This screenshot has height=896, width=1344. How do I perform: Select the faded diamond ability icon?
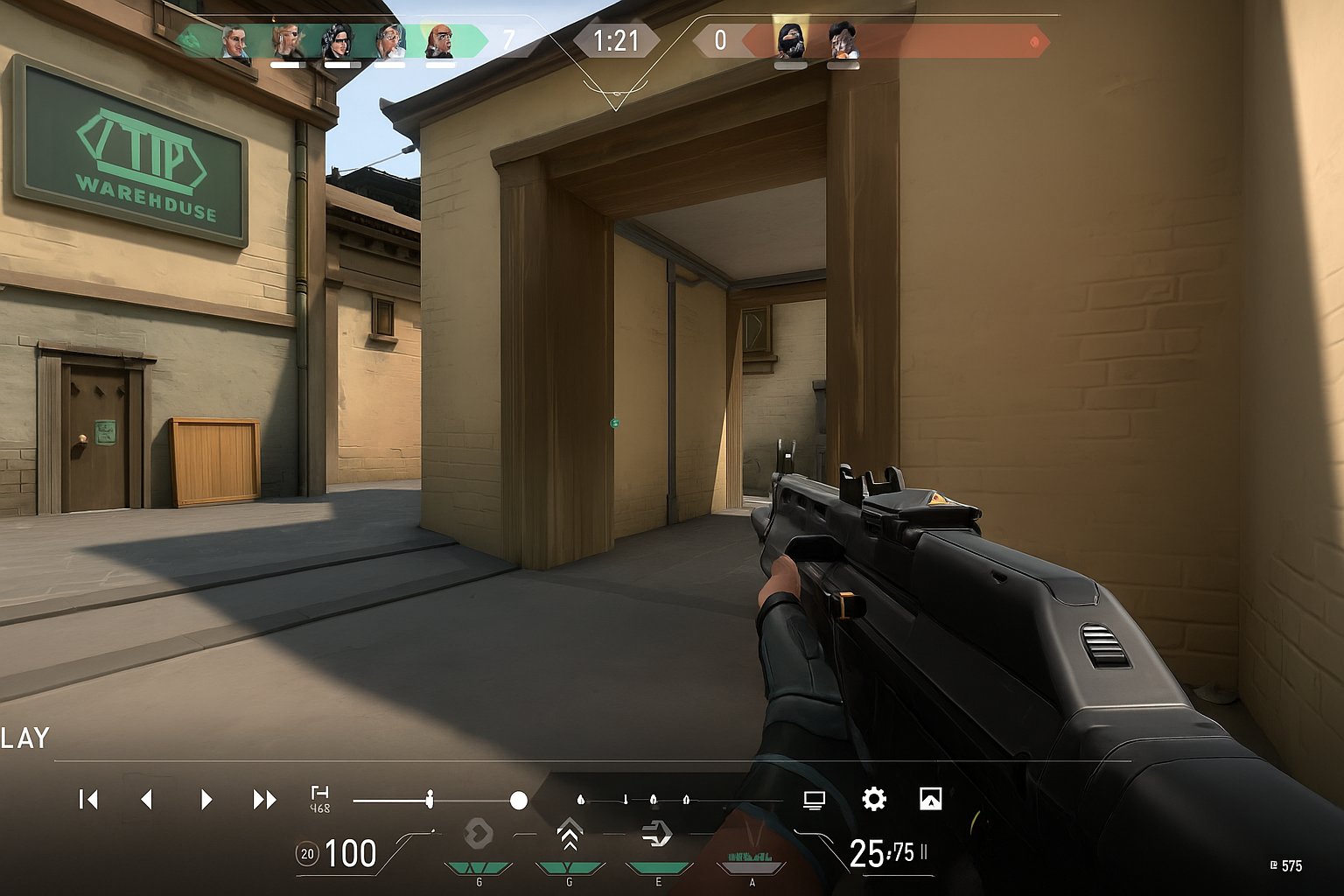tap(478, 834)
